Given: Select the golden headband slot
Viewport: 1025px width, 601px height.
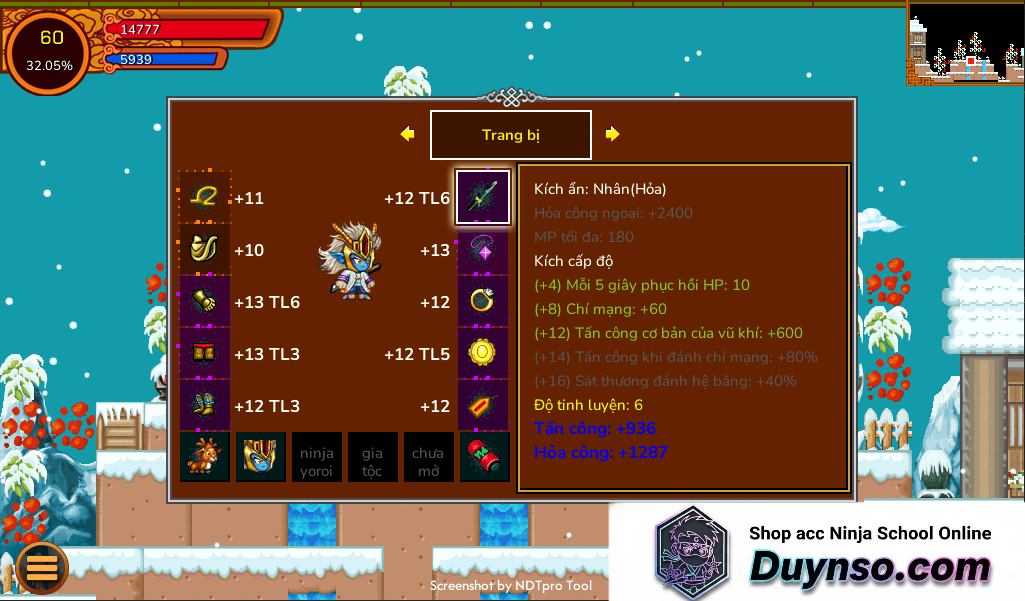Looking at the screenshot, I should (205, 197).
